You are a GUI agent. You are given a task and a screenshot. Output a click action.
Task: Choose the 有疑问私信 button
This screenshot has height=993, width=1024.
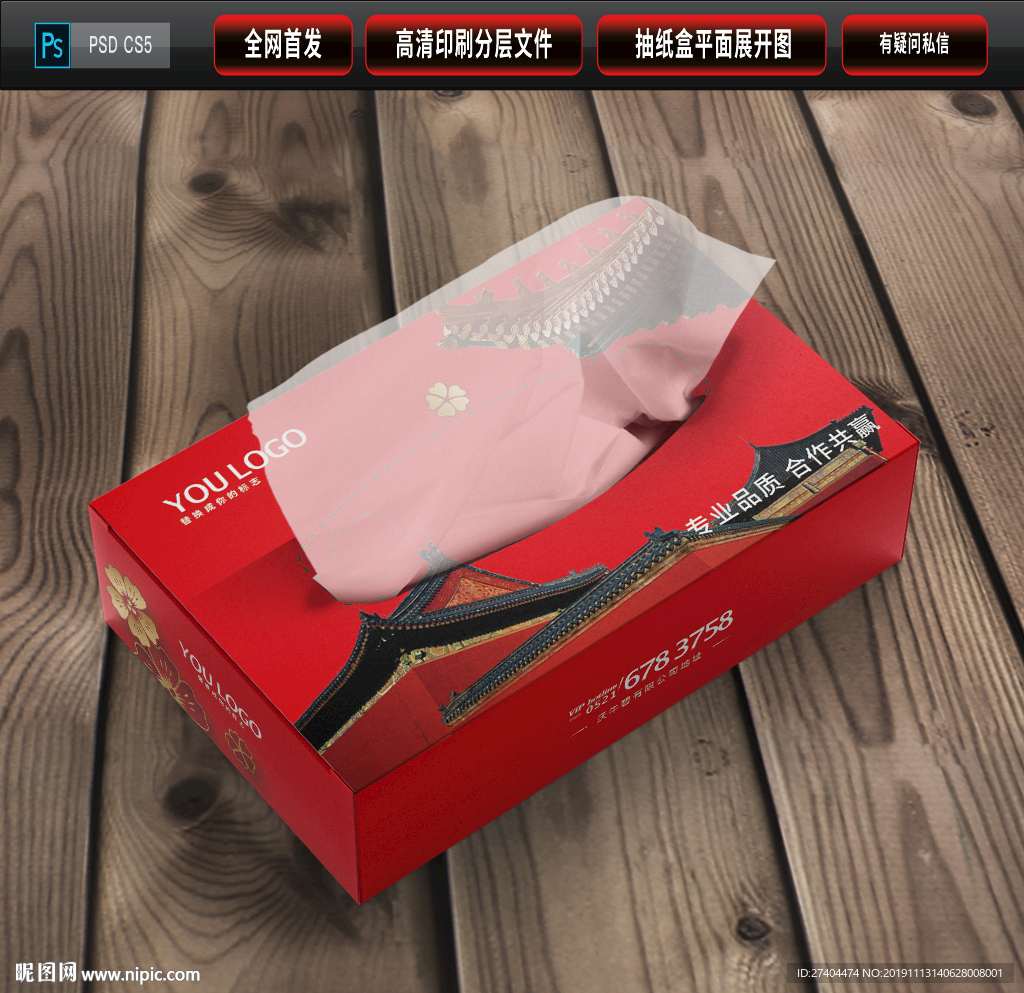coord(914,45)
